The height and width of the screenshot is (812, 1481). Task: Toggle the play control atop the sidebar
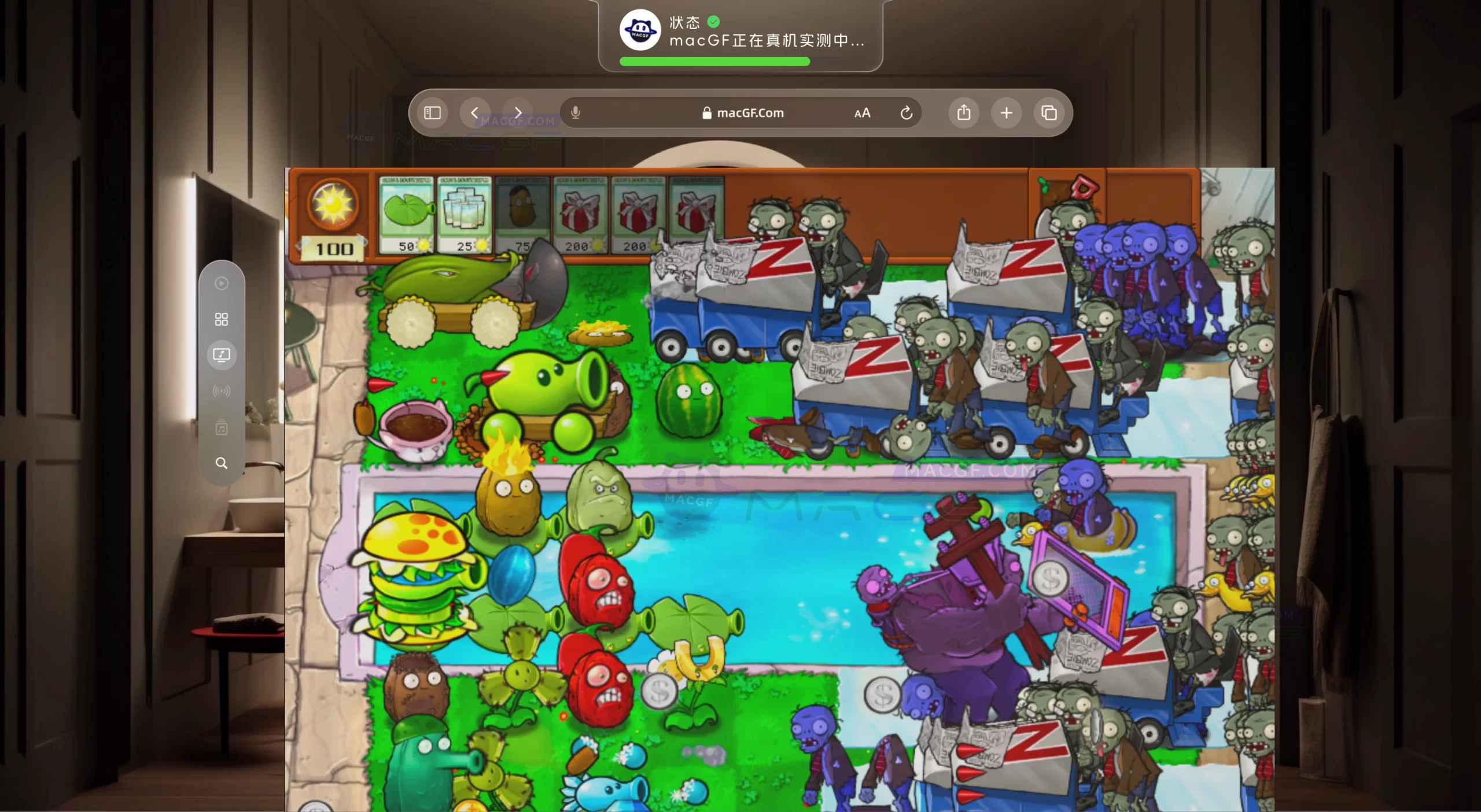coord(222,283)
